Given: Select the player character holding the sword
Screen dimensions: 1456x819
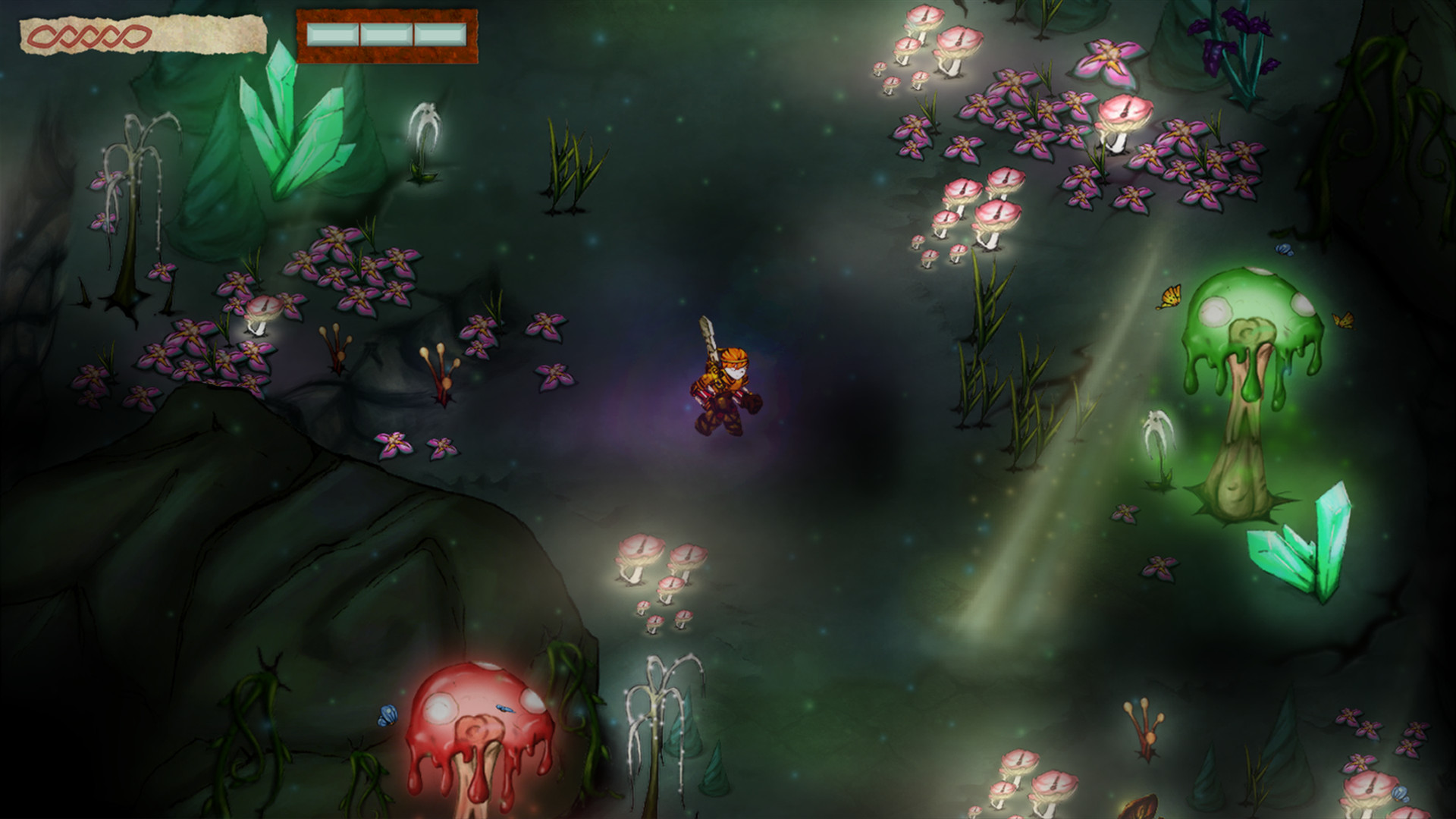Looking at the screenshot, I should 724,379.
